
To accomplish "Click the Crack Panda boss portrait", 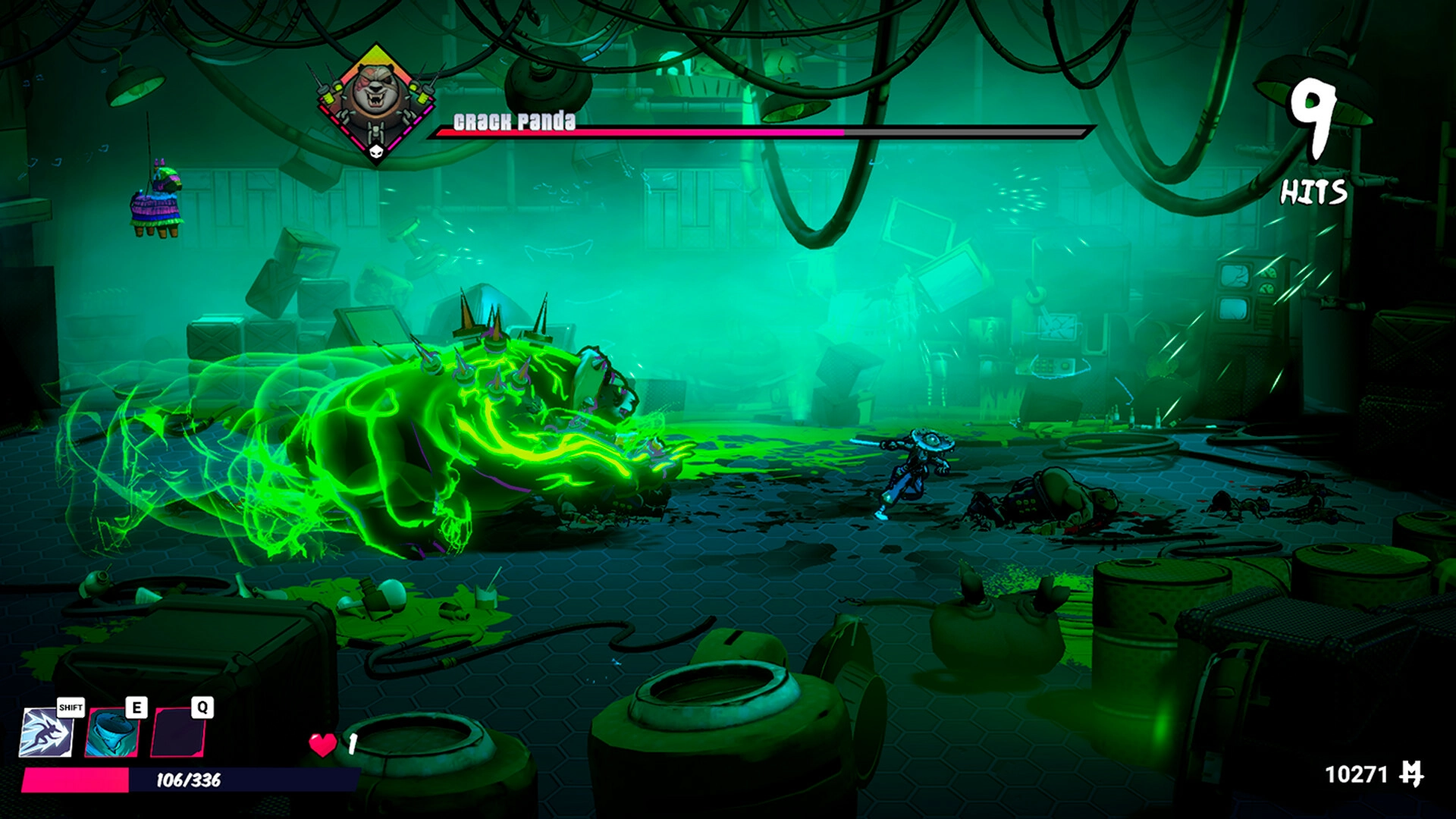I will click(375, 101).
